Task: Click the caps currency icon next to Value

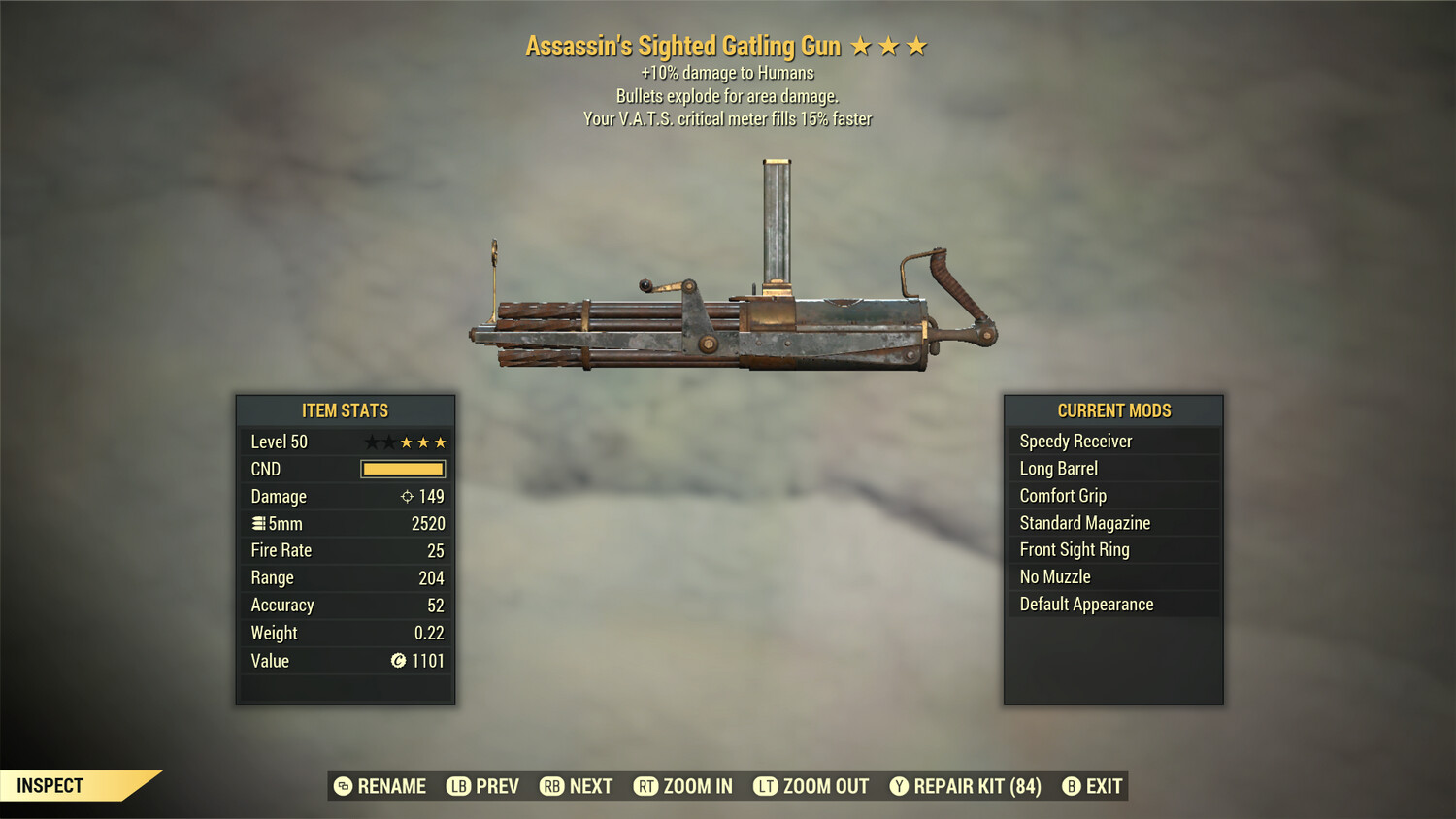Action: point(398,661)
